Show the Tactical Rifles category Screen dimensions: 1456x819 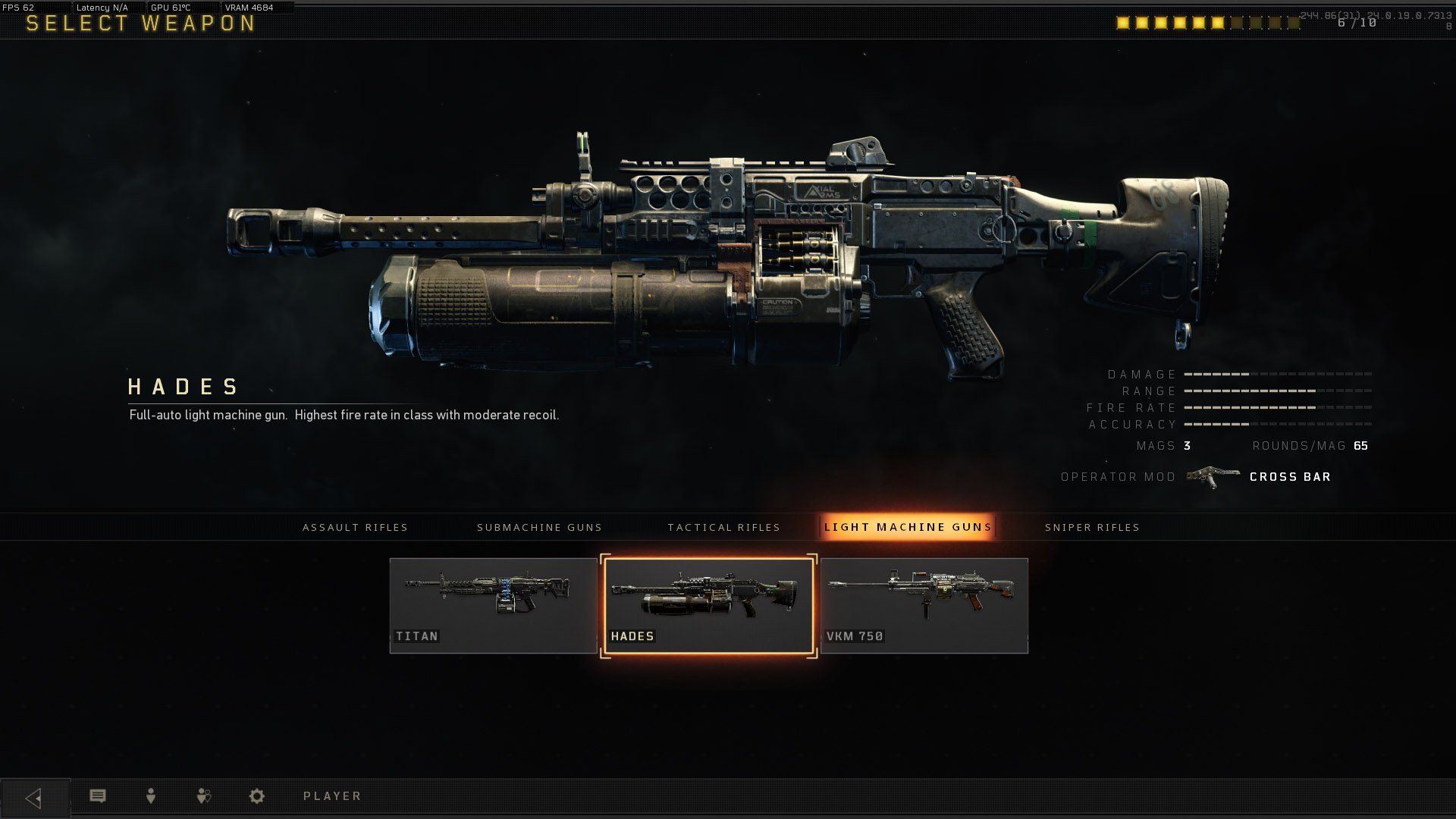pos(723,527)
